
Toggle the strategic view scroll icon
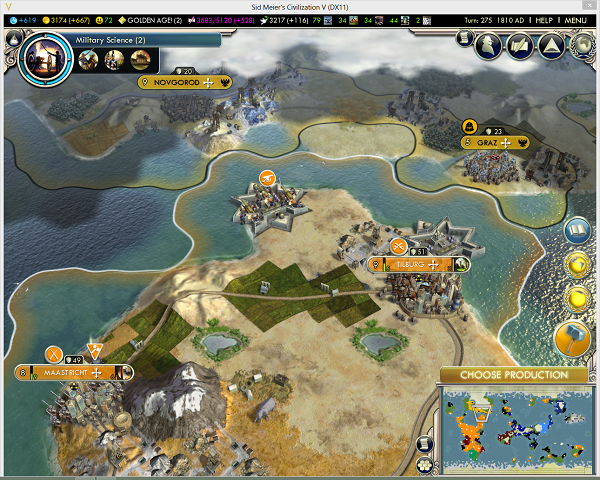(x=426, y=443)
